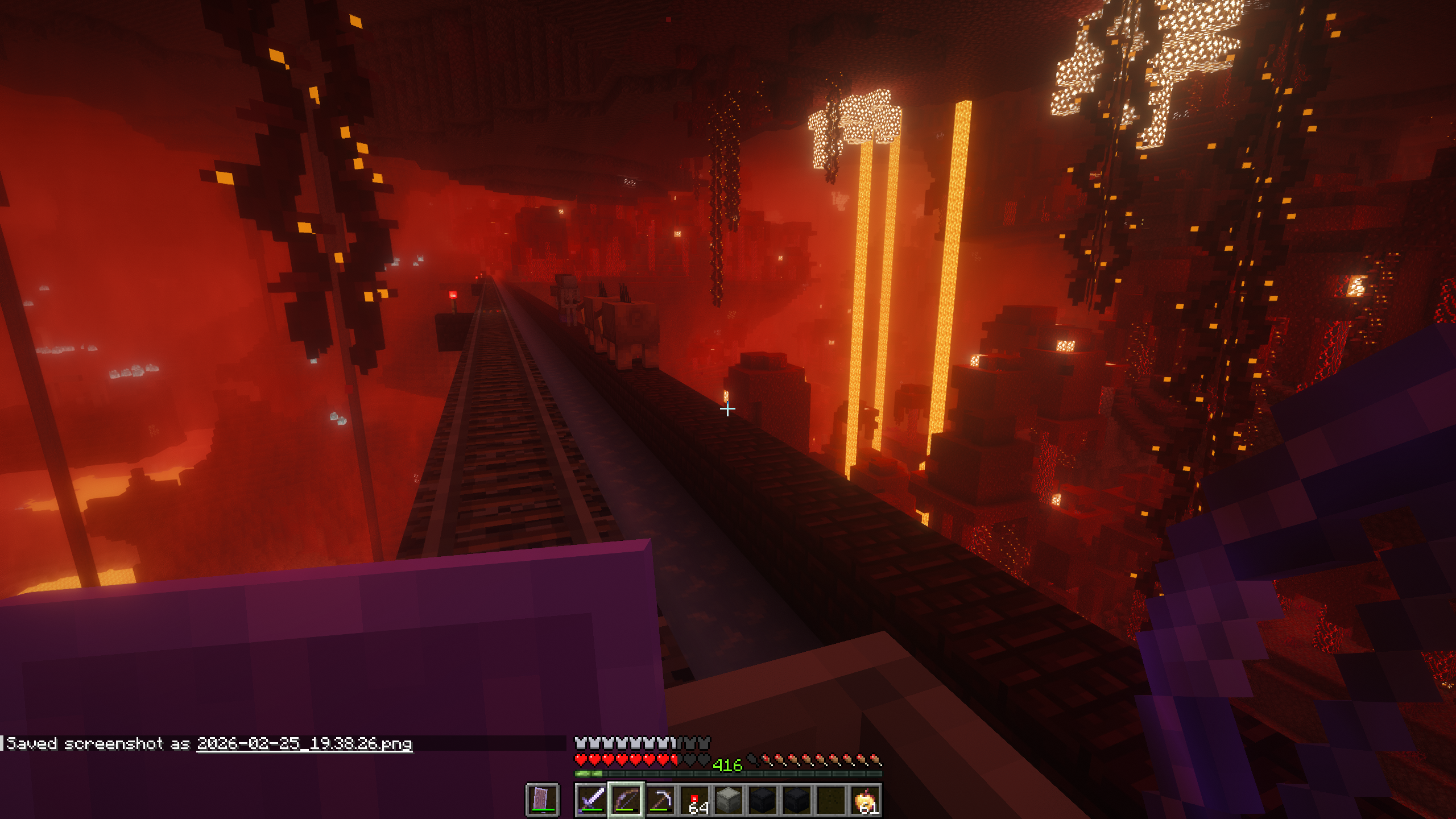This screenshot has height=819, width=1456.
Task: Click the shield in the offhand slot
Action: [x=542, y=800]
